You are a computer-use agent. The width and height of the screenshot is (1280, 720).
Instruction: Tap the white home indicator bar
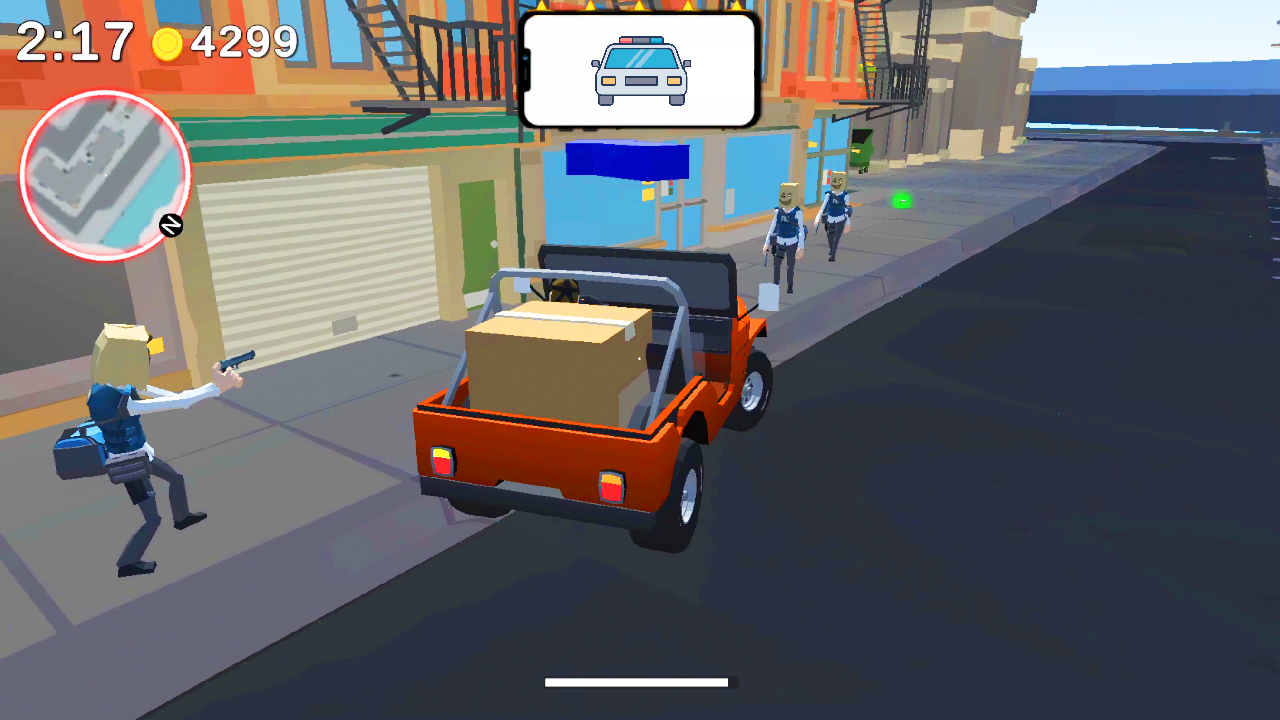point(638,684)
